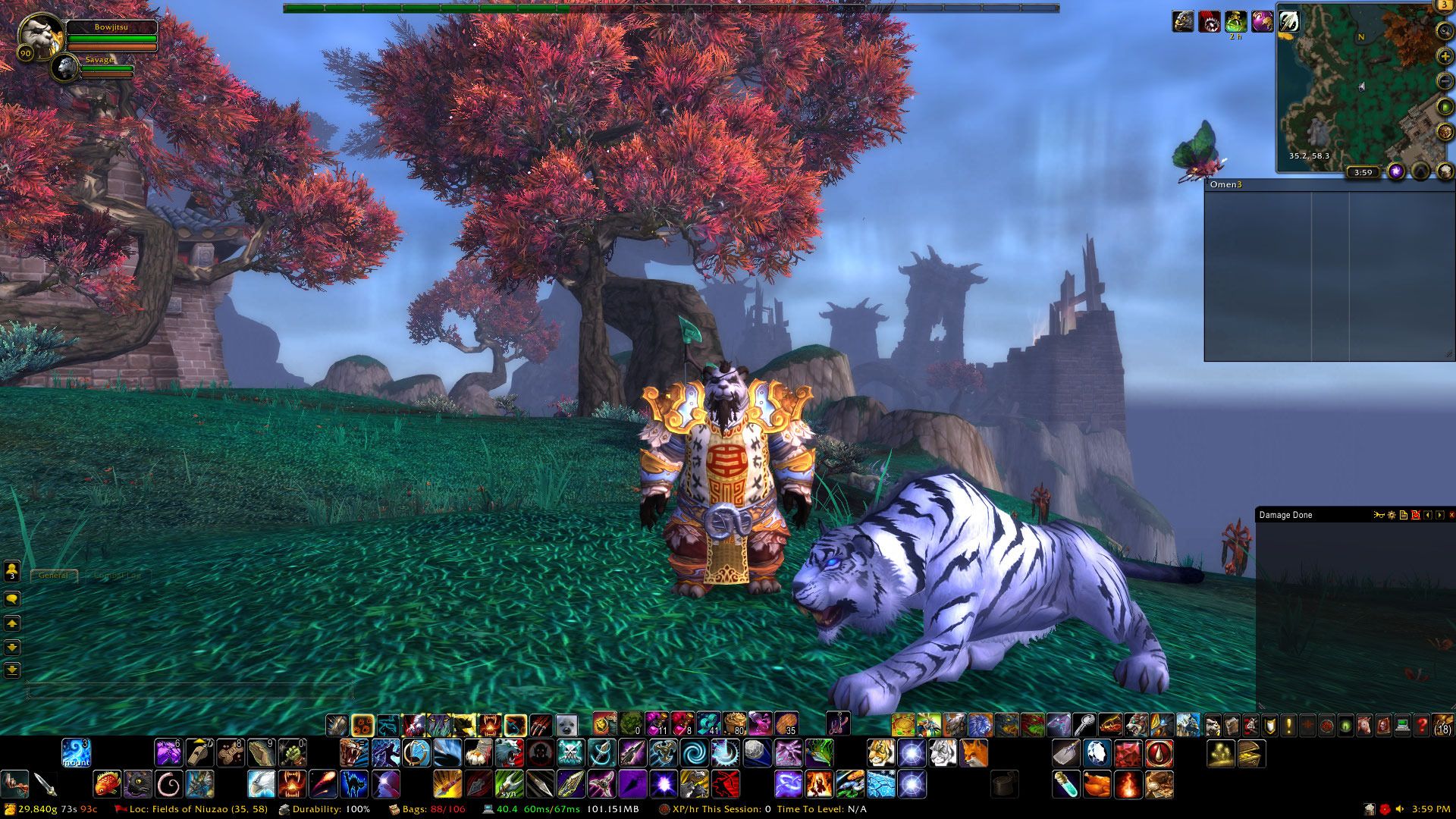
Task: Use the mount ability with swirl icon
Action: (76, 753)
